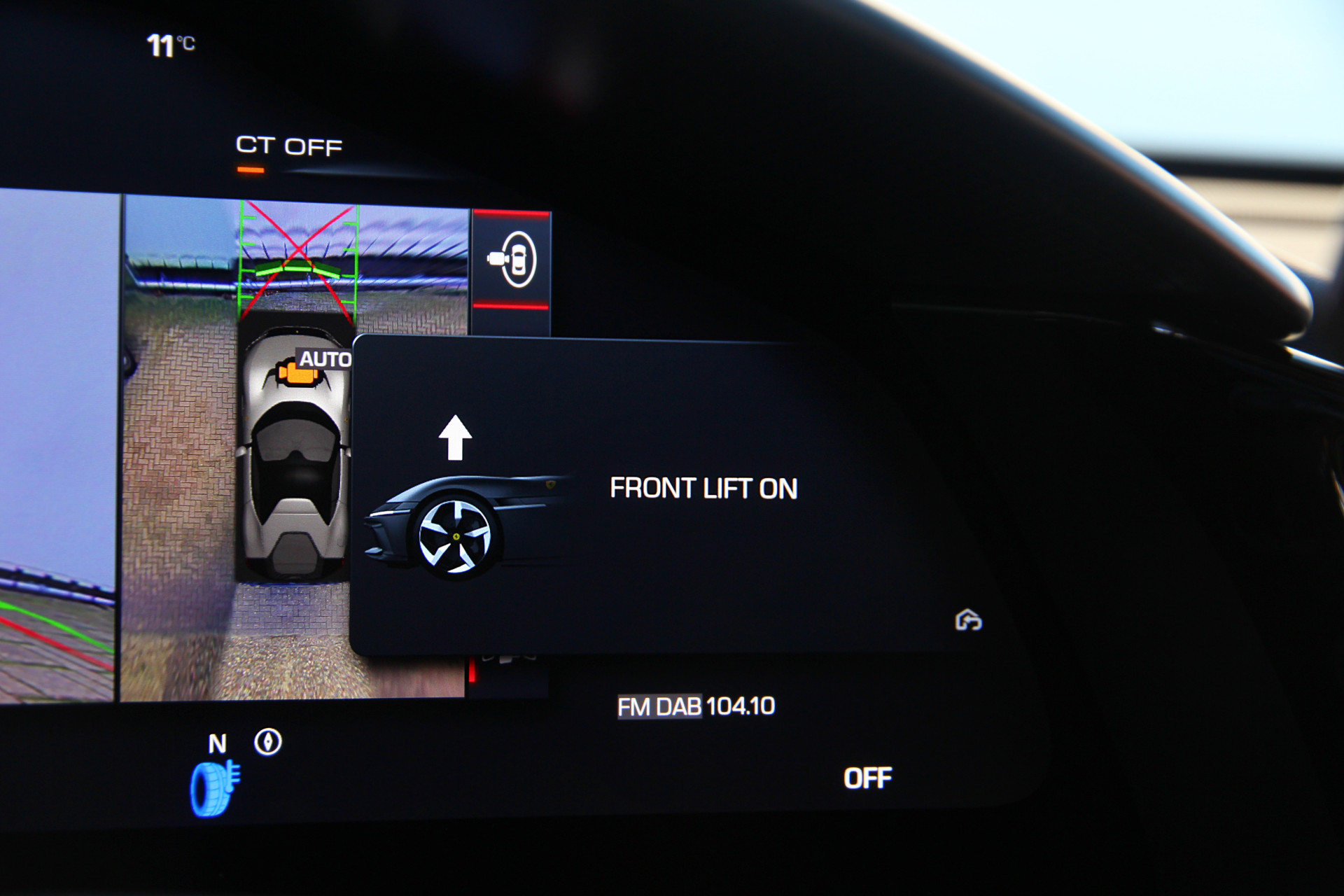Select the camera view mode icon
1344x896 pixels.
pyautogui.click(x=513, y=260)
